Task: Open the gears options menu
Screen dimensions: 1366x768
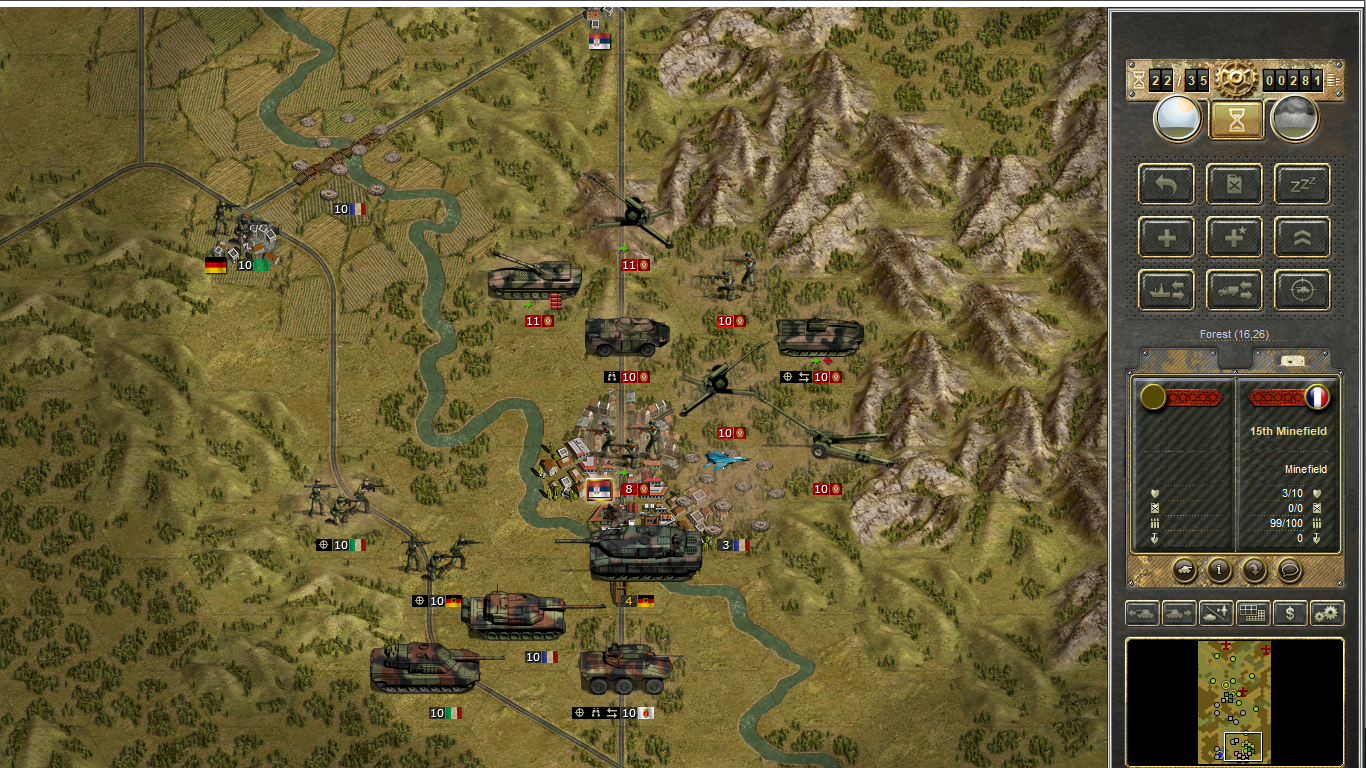Action: tap(1327, 613)
